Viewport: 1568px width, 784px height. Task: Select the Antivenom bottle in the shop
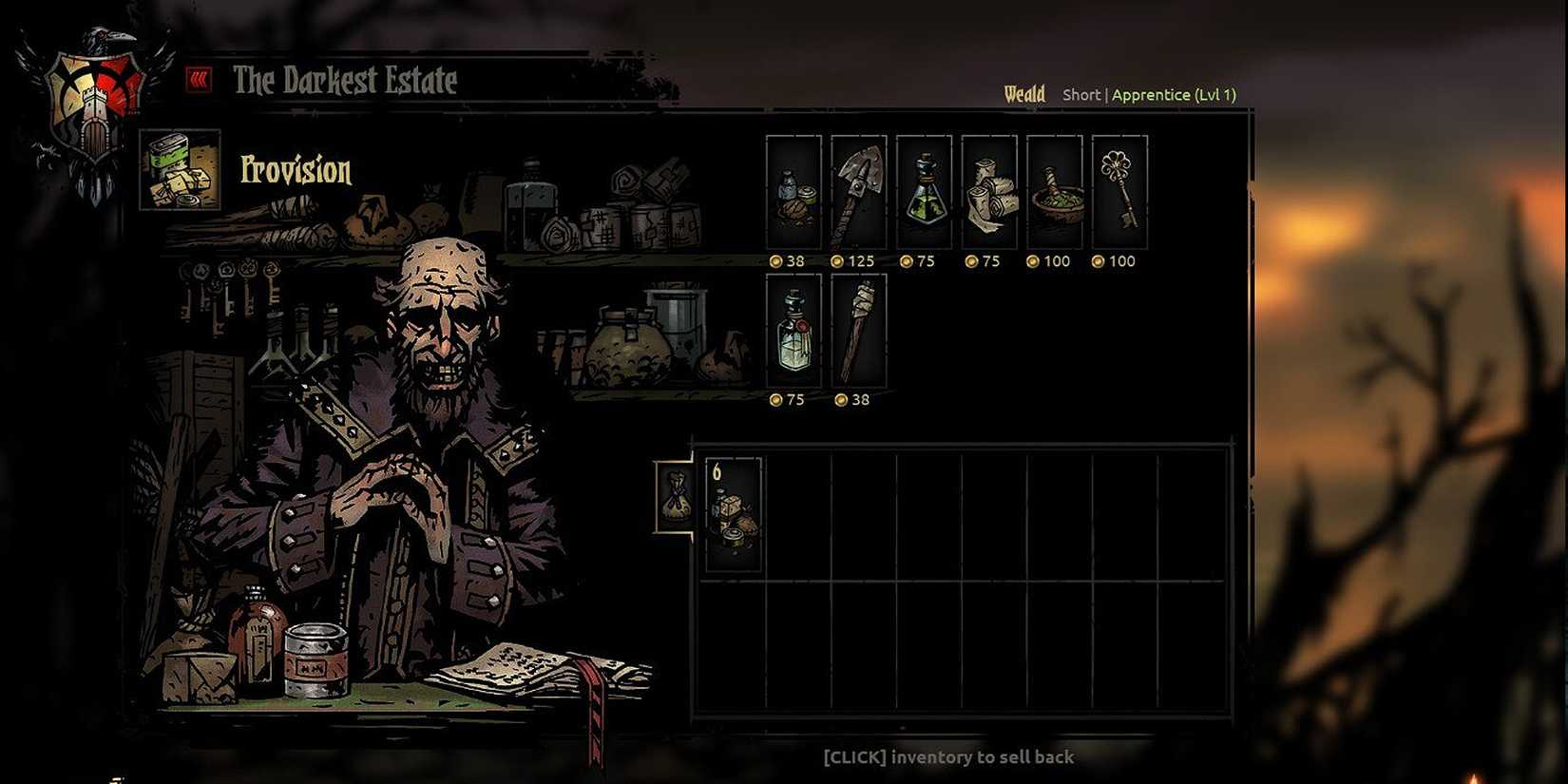924,195
